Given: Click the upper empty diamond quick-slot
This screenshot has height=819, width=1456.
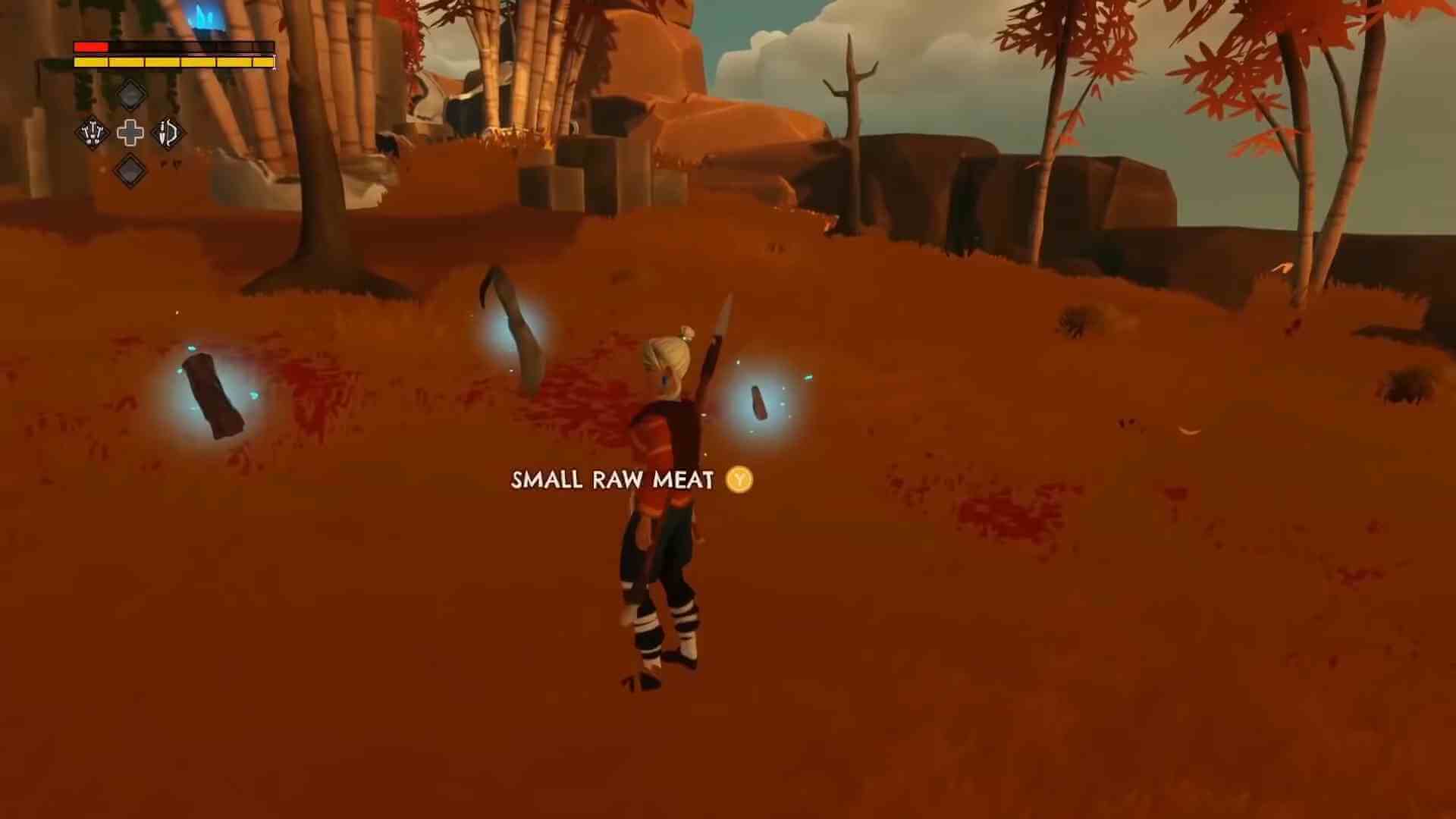Looking at the screenshot, I should [x=130, y=96].
